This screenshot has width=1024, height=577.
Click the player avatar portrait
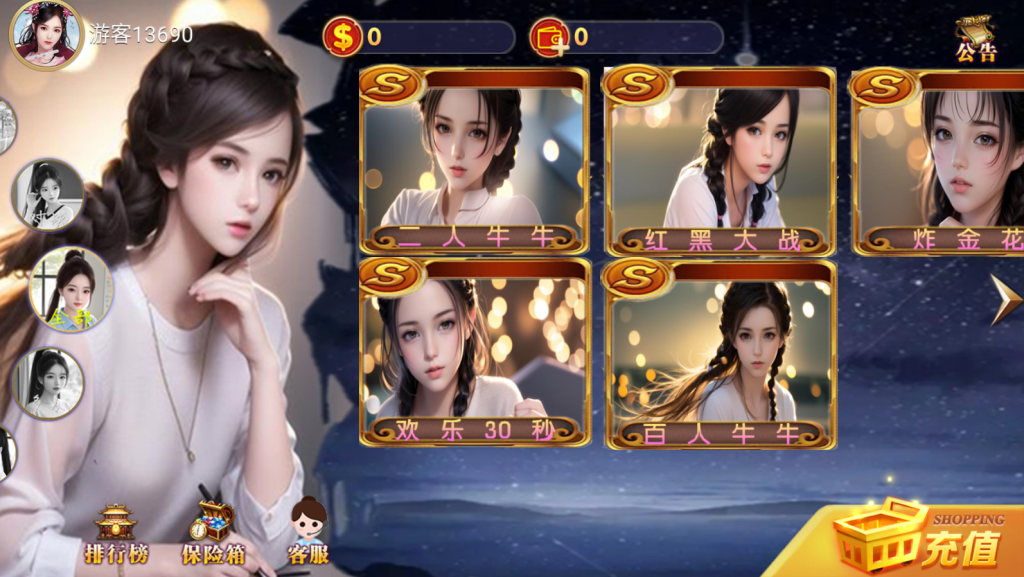45,34
